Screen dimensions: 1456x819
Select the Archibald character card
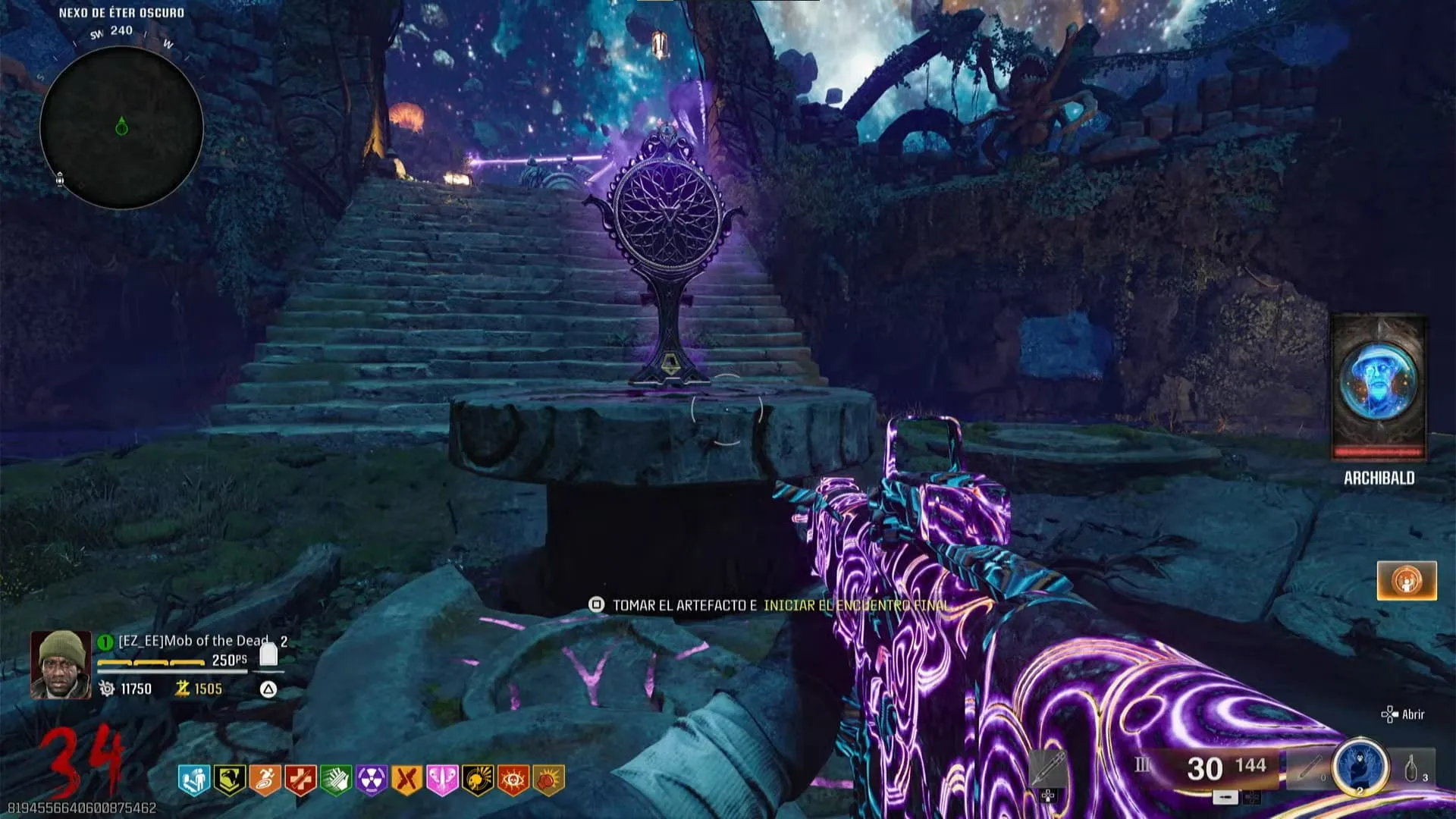pyautogui.click(x=1379, y=387)
